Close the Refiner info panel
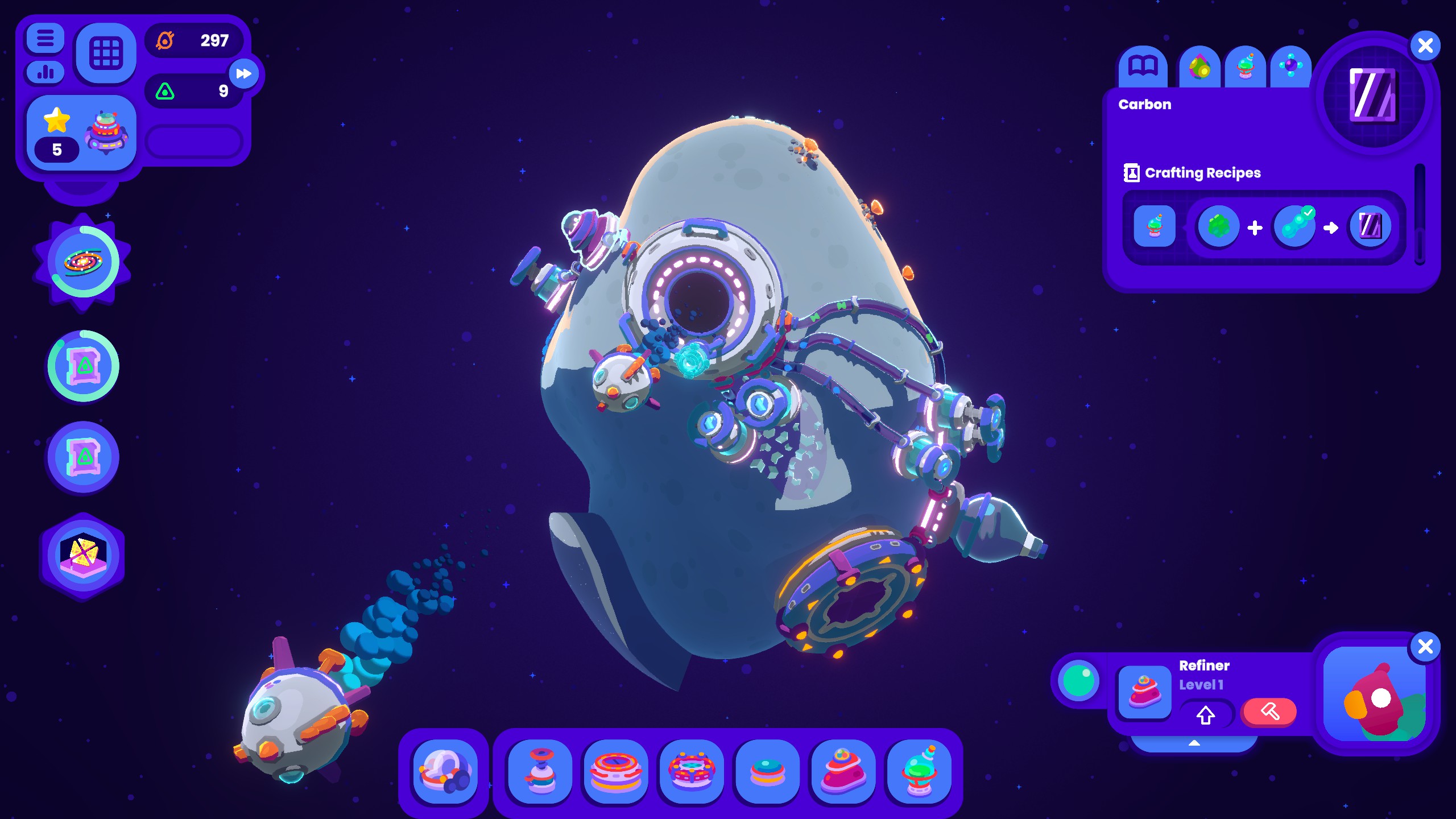1456x819 pixels. pos(1425,647)
